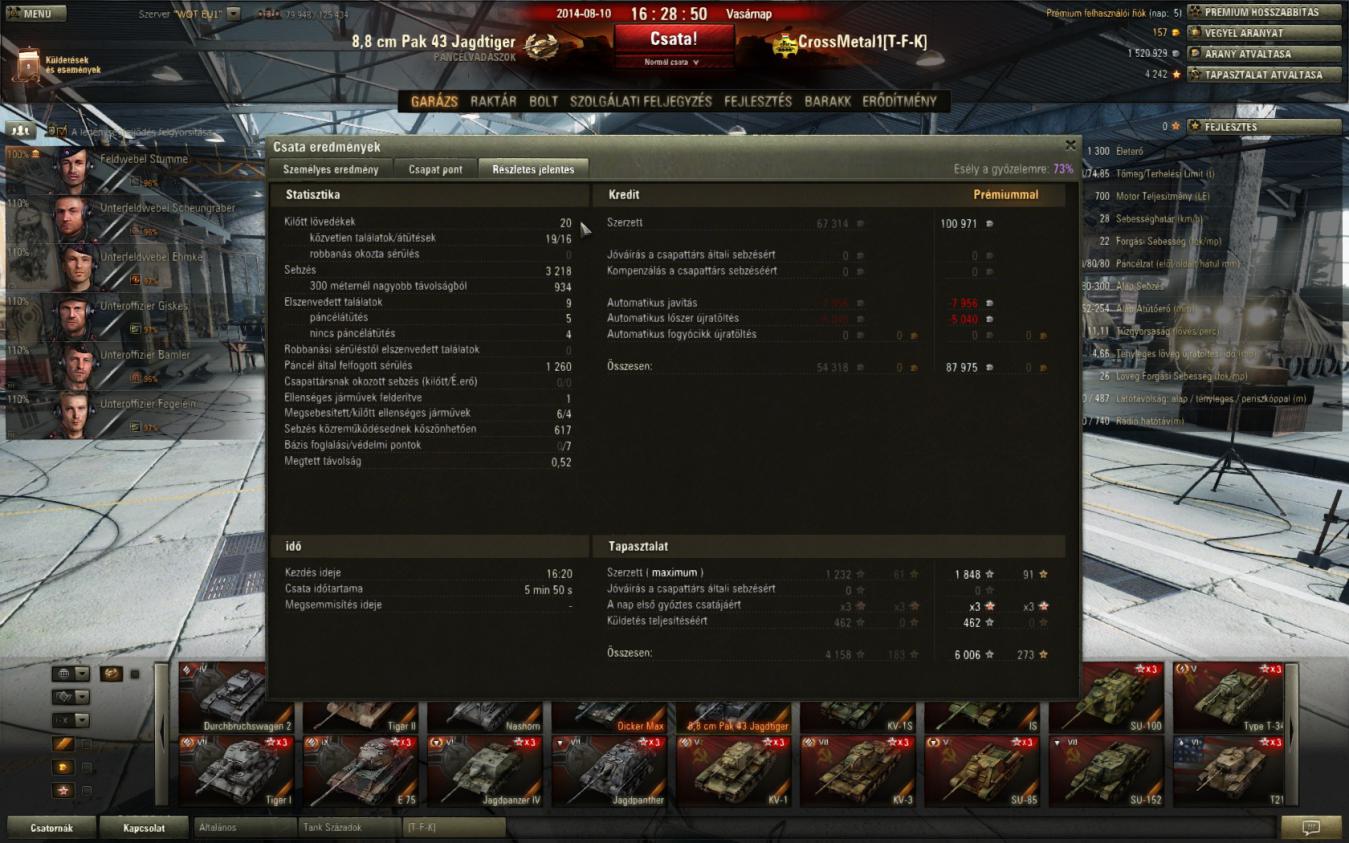The width and height of the screenshot is (1349, 843).
Task: Open the ERŐDÍTMÉNY stronghold menu
Action: (899, 101)
